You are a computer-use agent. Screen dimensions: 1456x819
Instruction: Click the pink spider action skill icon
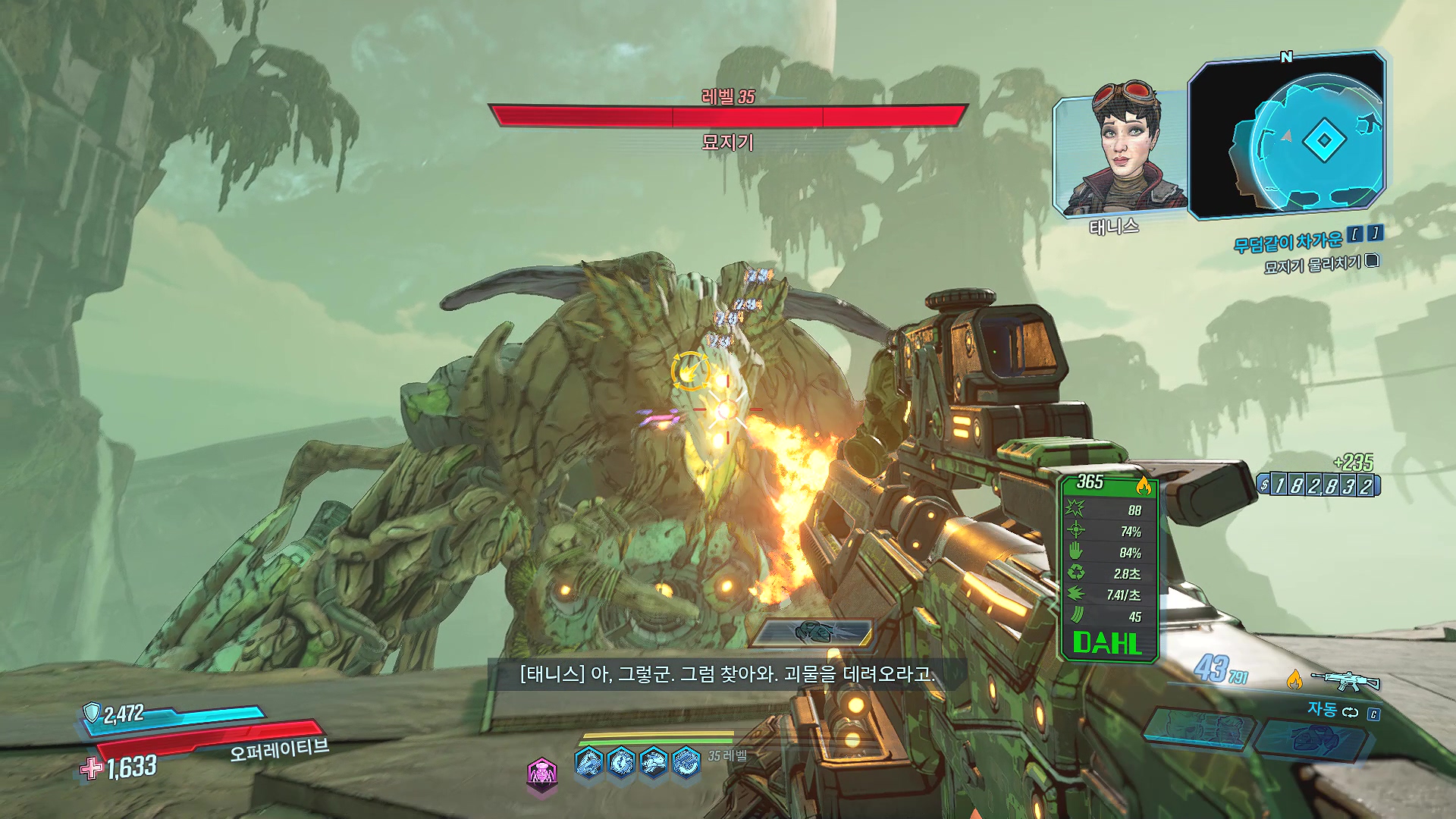[x=541, y=773]
